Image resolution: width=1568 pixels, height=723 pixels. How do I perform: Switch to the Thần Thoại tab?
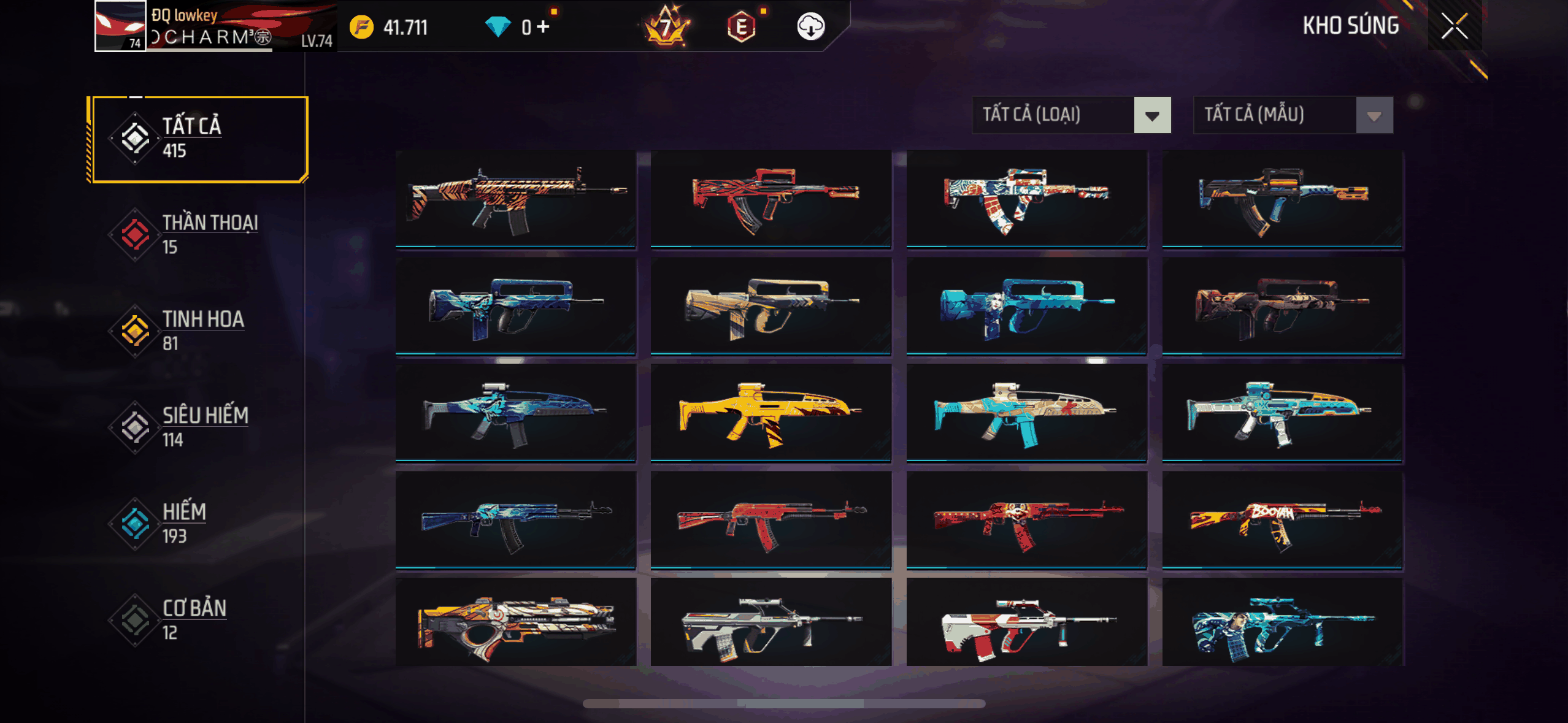[199, 235]
